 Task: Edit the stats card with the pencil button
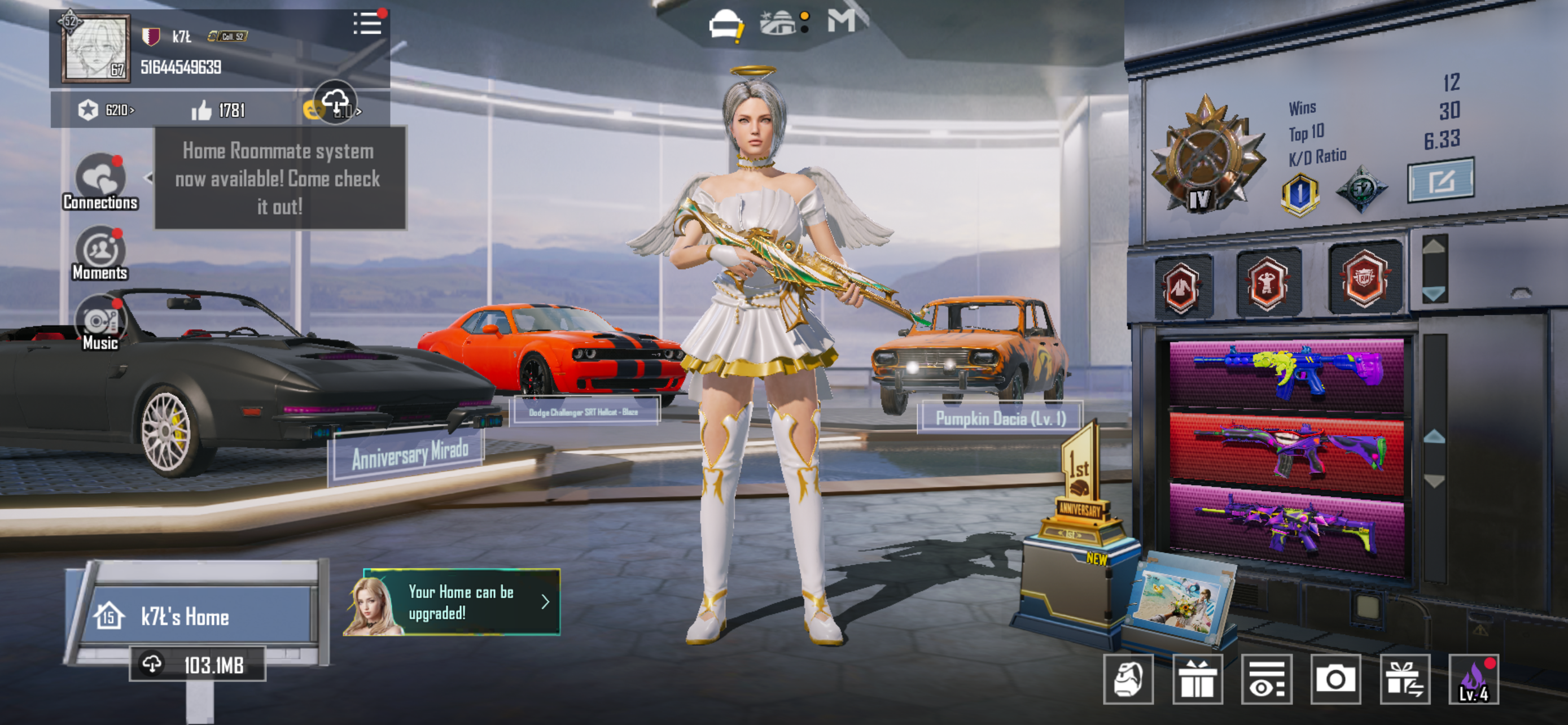1440,180
